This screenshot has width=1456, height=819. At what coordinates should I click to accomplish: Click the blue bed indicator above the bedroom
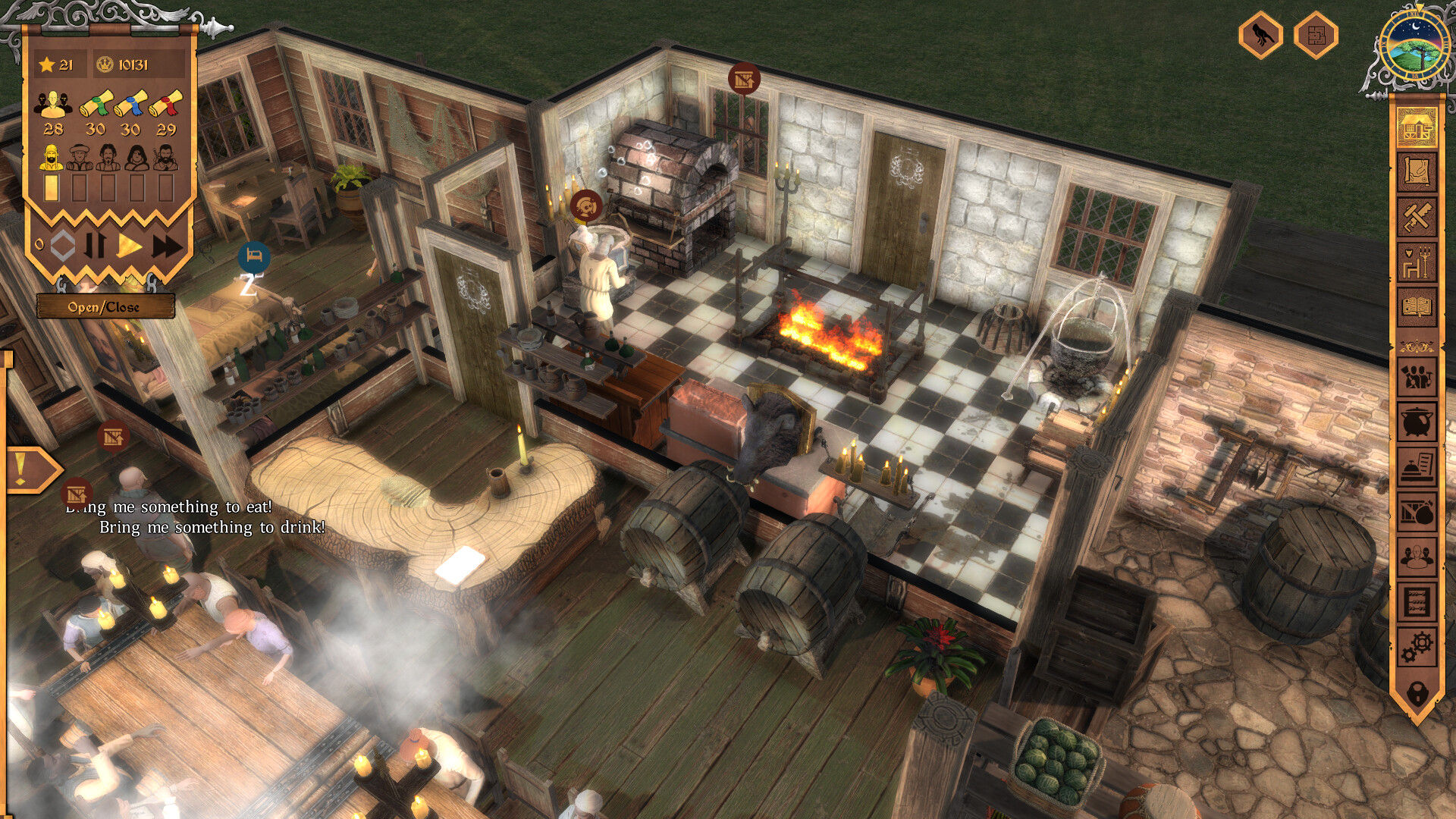point(253,258)
